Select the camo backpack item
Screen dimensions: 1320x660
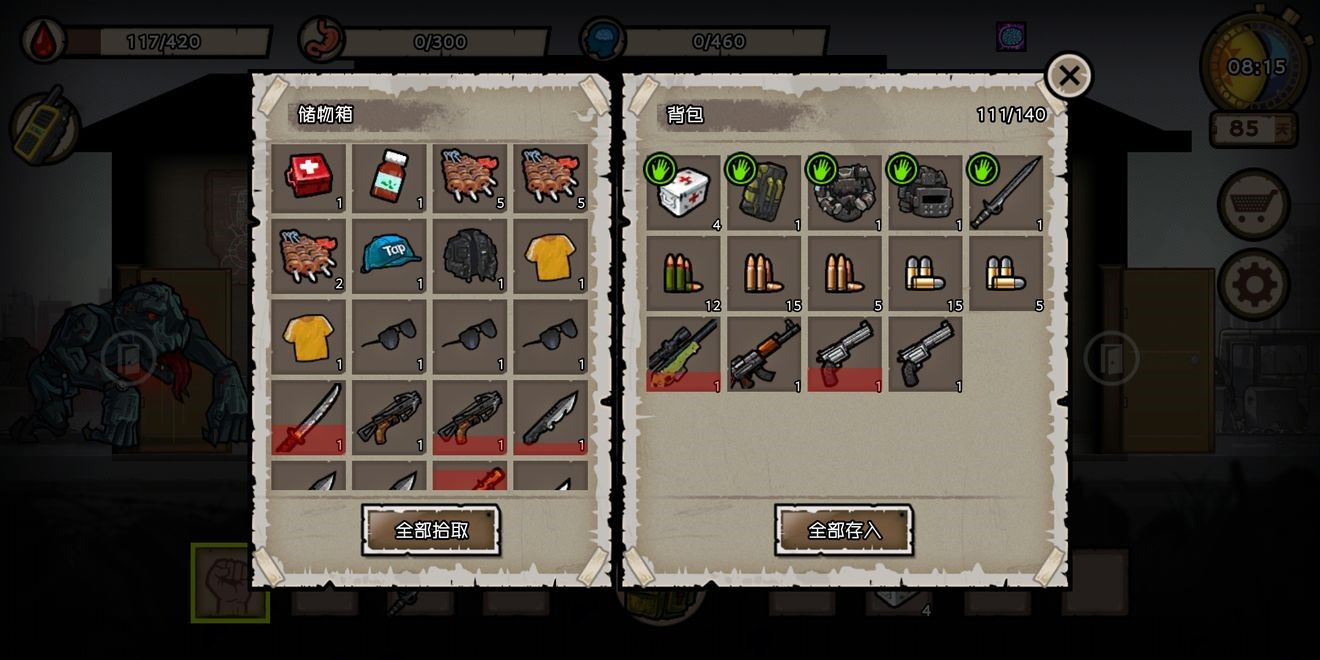click(764, 193)
